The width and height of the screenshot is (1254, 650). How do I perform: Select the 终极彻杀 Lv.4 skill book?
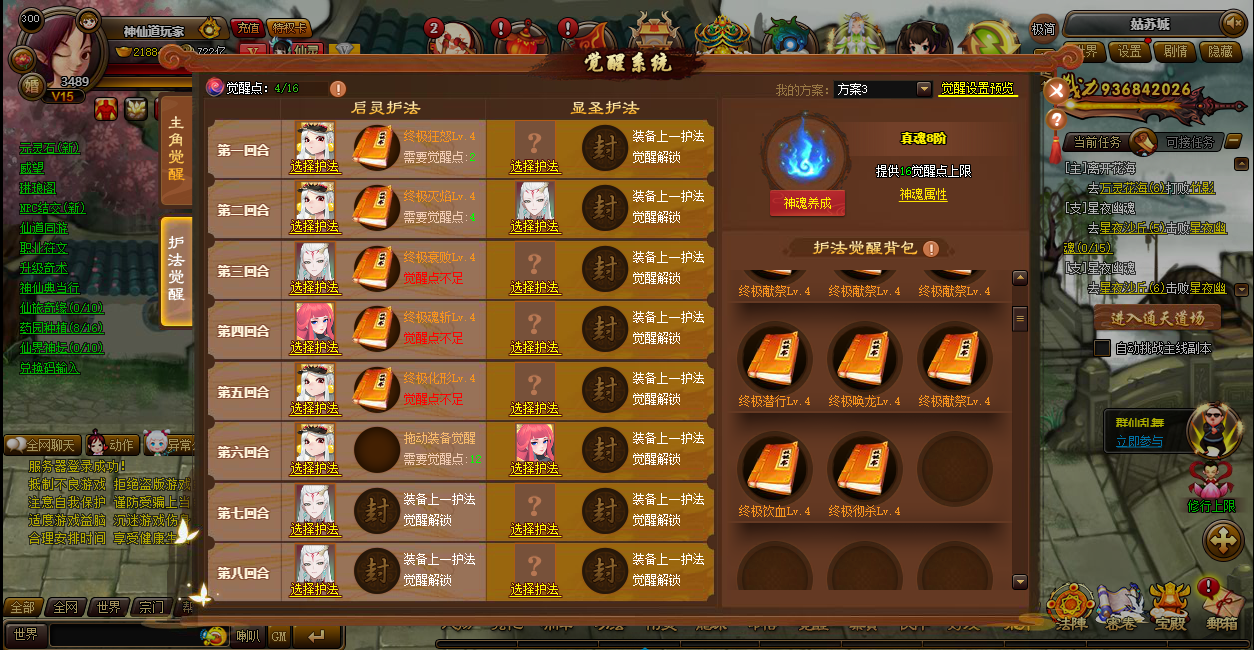click(x=864, y=470)
